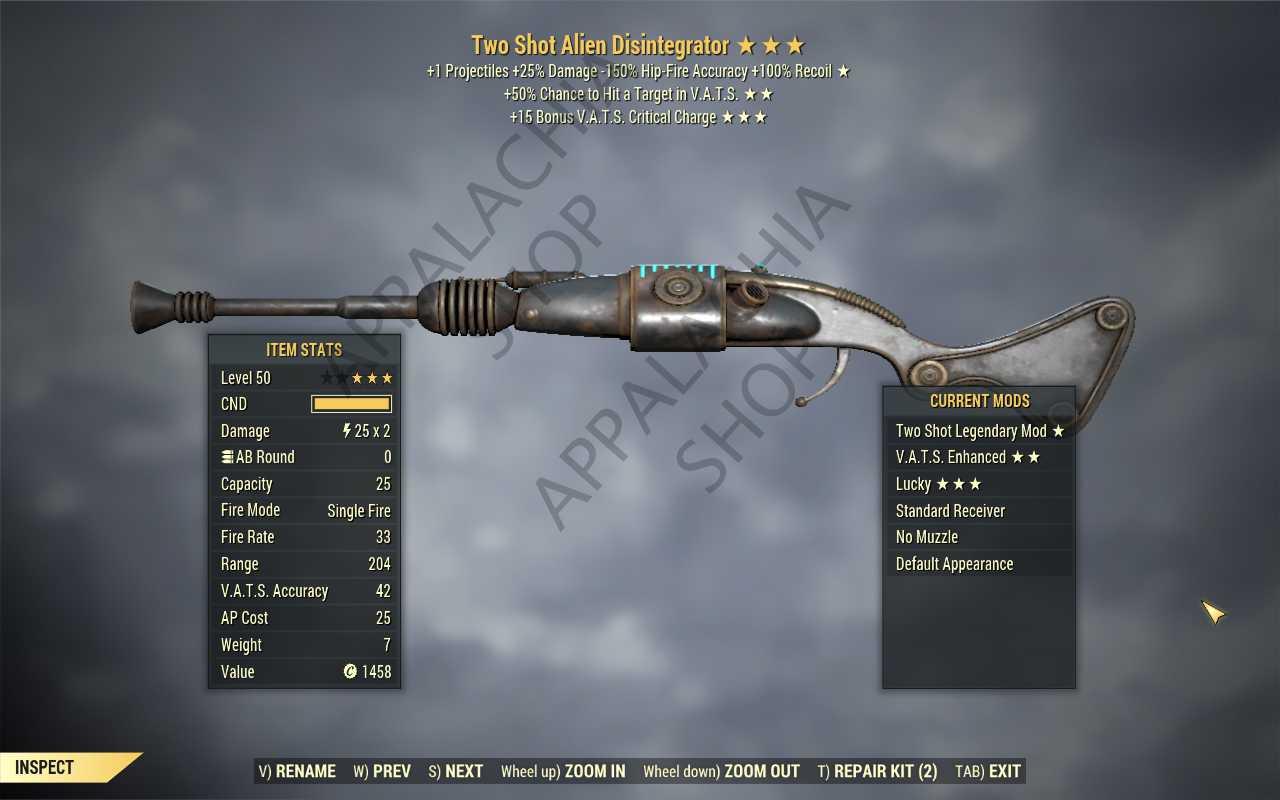The height and width of the screenshot is (800, 1280).
Task: Click the three-star rating beside the weapon title
Action: coord(772,45)
